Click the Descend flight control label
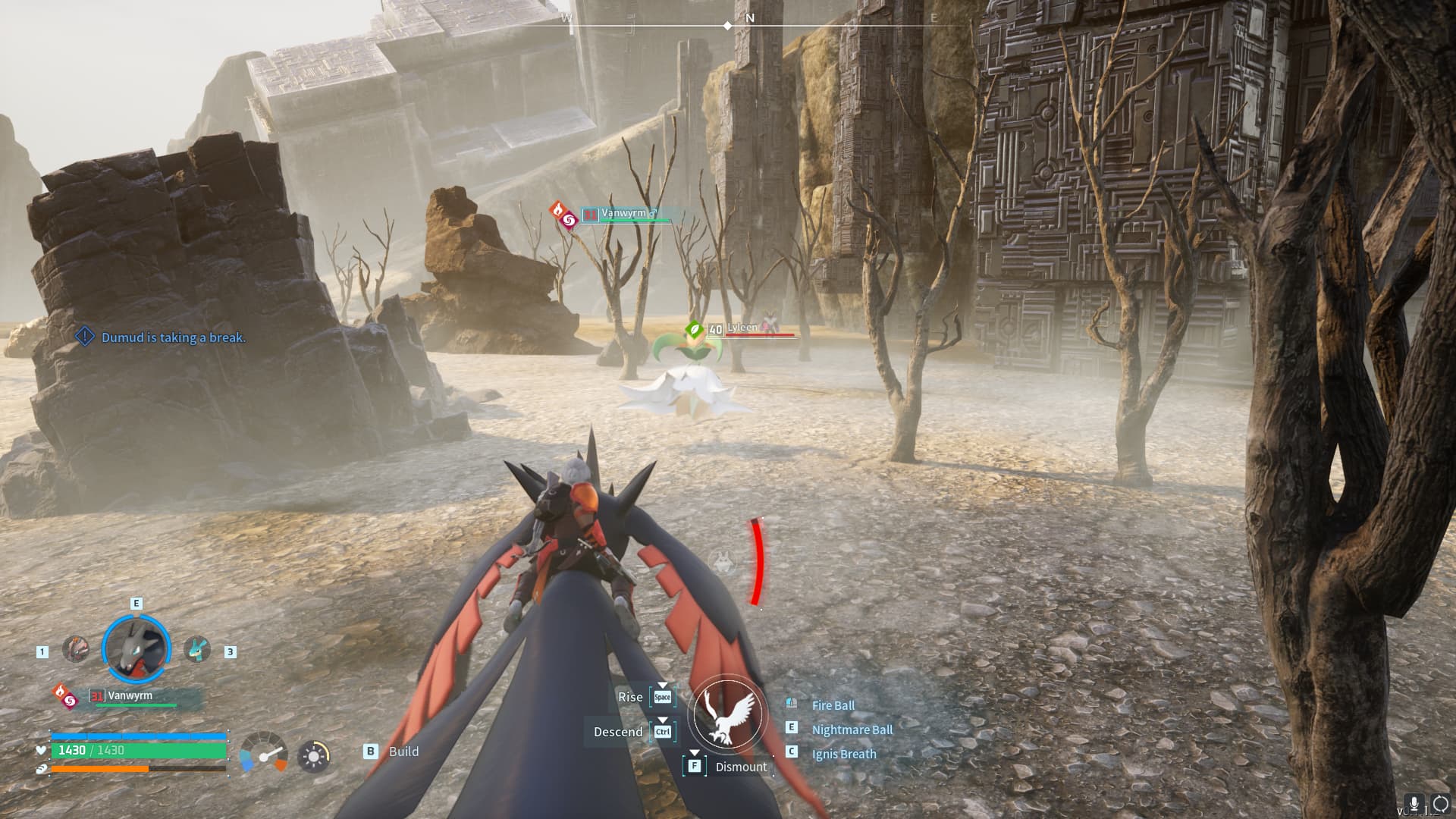Viewport: 1456px width, 819px height. pyautogui.click(x=617, y=732)
